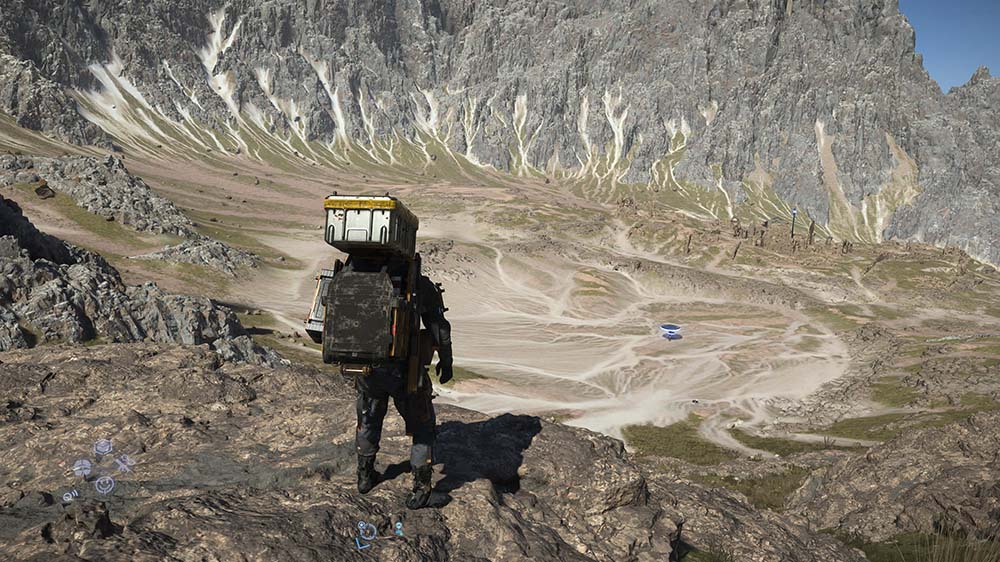Choose the magnifier signal sign icon
This screenshot has width=1000, height=562.
pyautogui.click(x=69, y=495)
